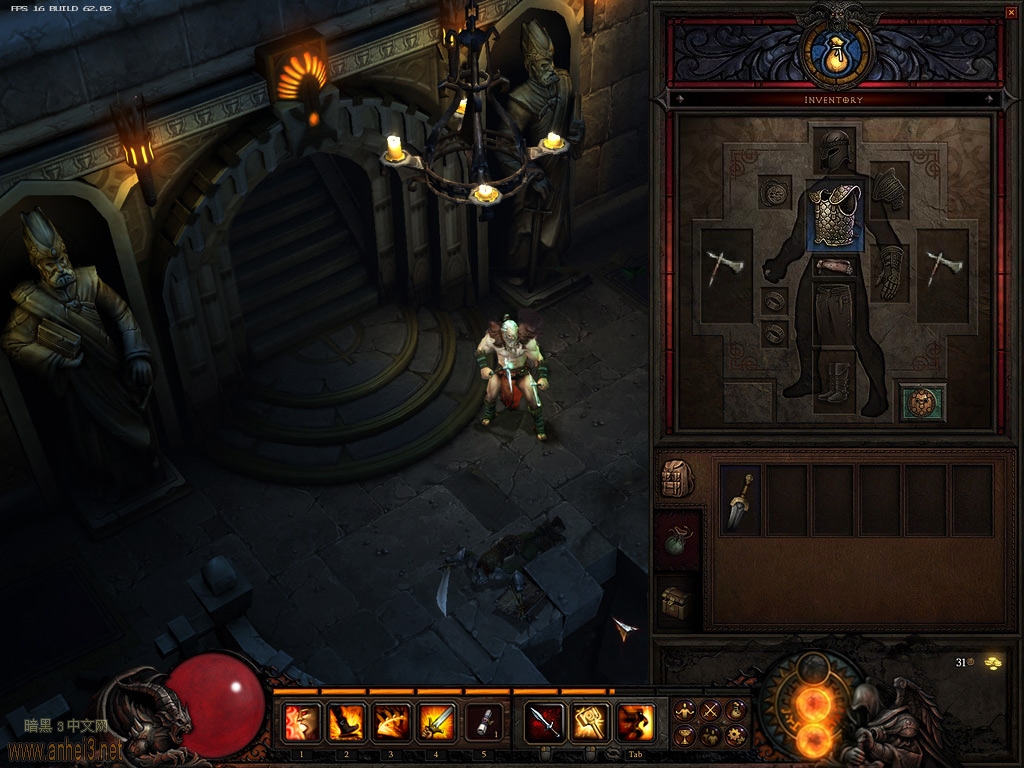Activate the shouting face skill
The image size is (1024, 768).
[x=302, y=722]
